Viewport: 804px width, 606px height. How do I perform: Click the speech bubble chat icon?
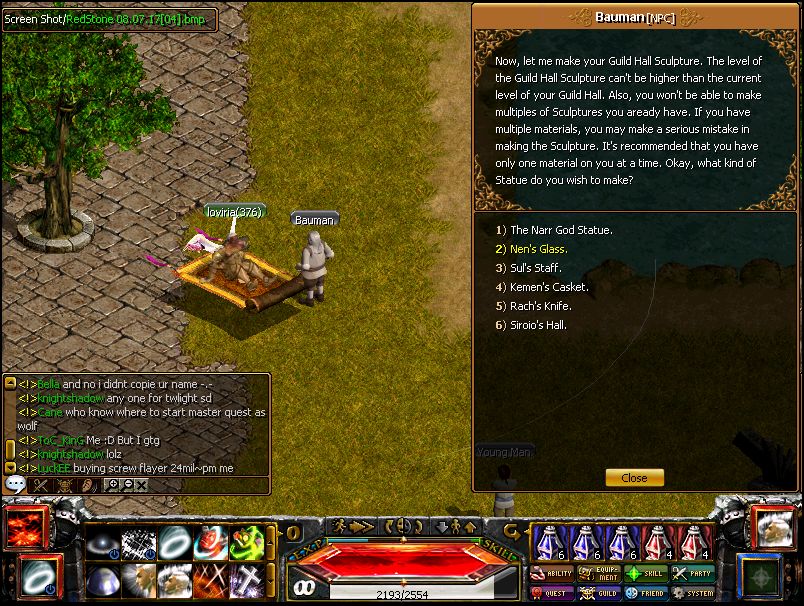(15, 485)
